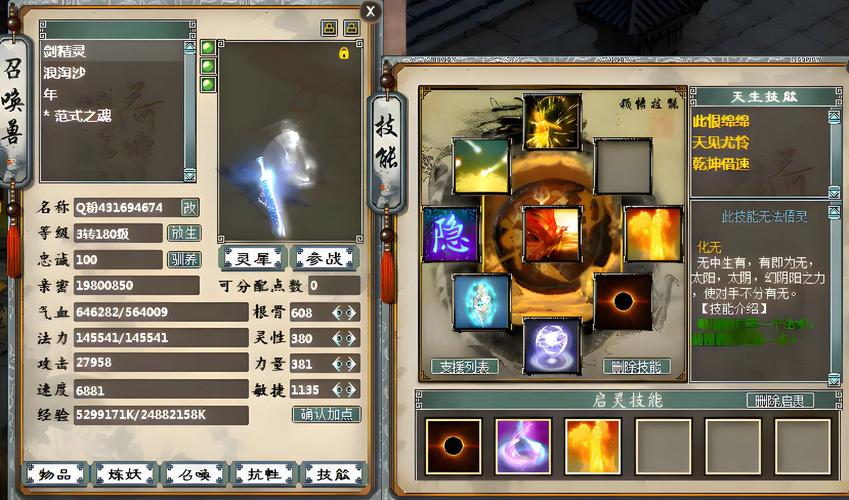This screenshot has height=500, width=849.
Task: Select the purple 隐 stealth skill icon
Action: click(450, 234)
